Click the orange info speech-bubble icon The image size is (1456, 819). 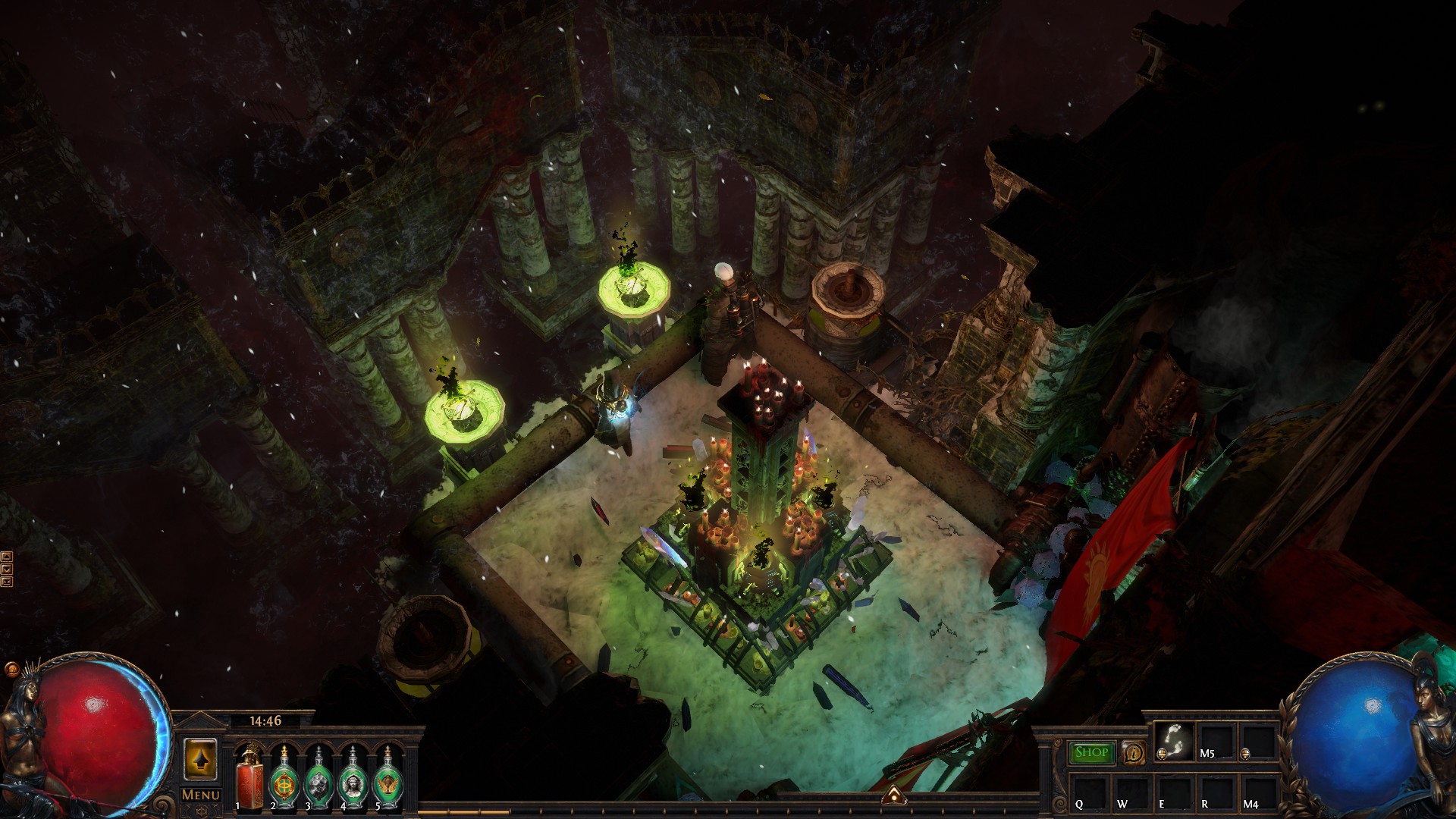(x=1134, y=753)
